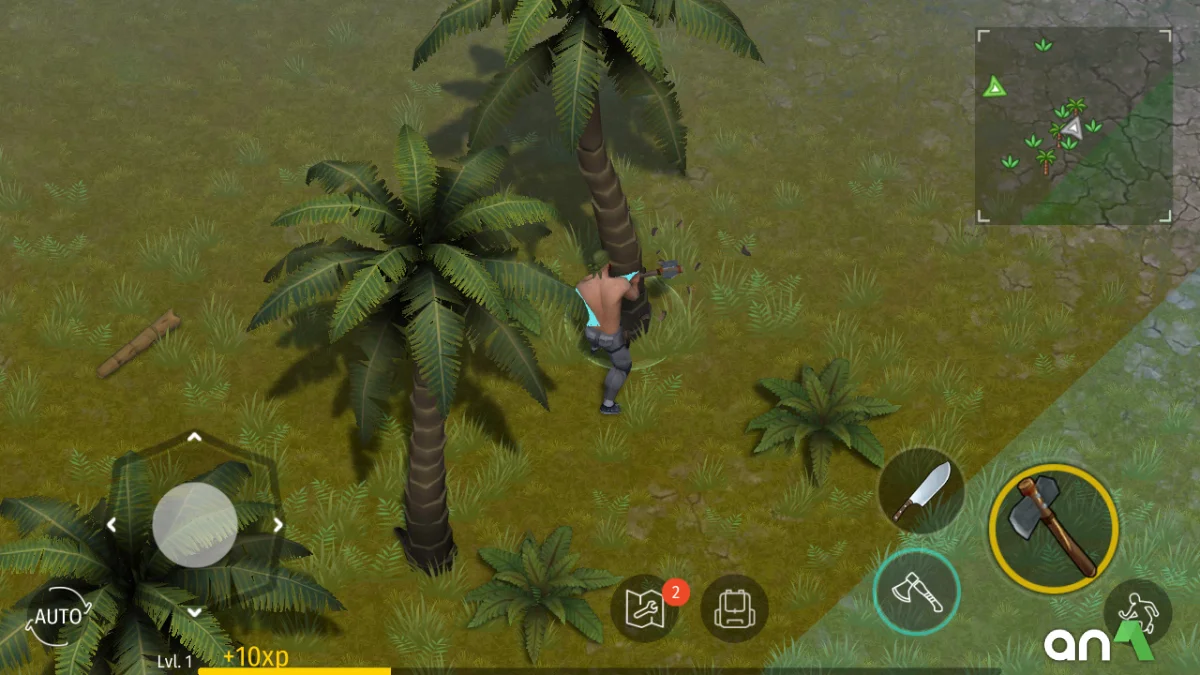The image size is (1200, 675).
Task: Tap the joystick's right arrow
Action: click(x=278, y=524)
